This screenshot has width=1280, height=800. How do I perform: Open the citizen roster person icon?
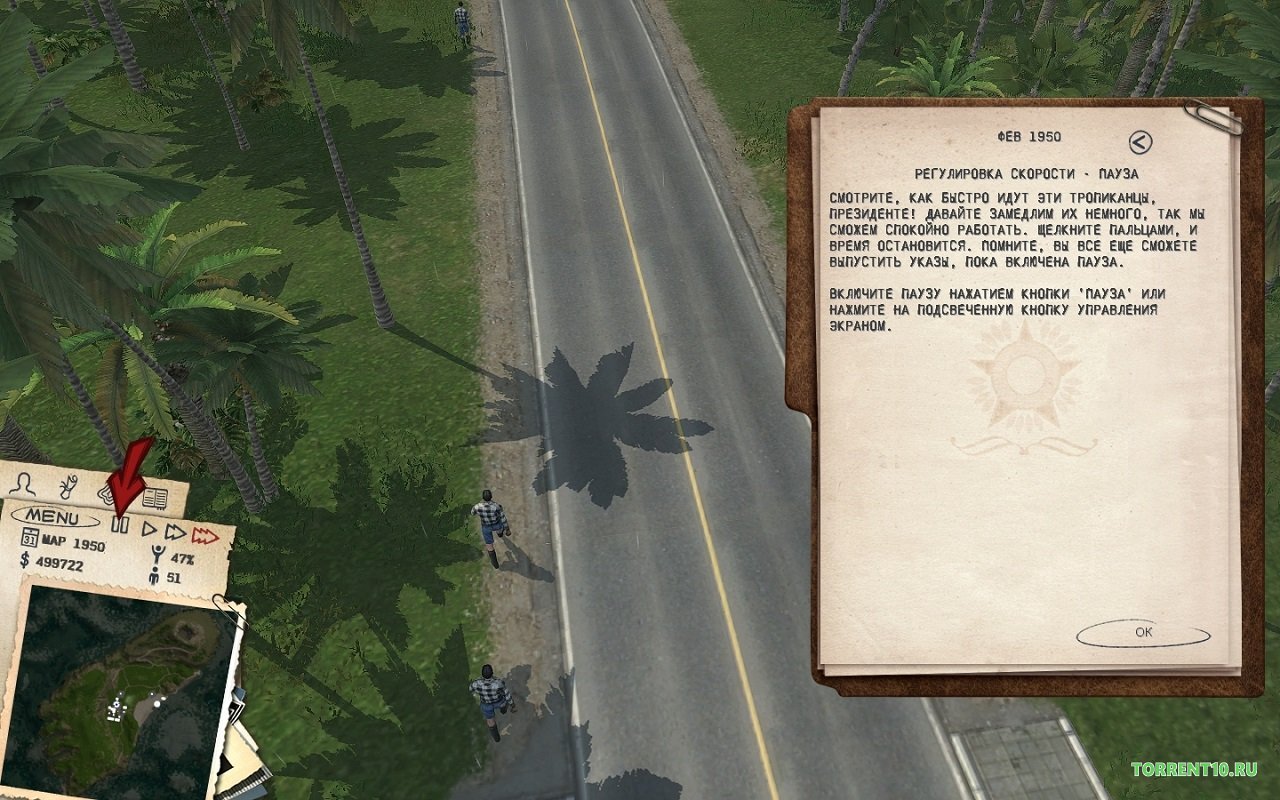point(23,485)
